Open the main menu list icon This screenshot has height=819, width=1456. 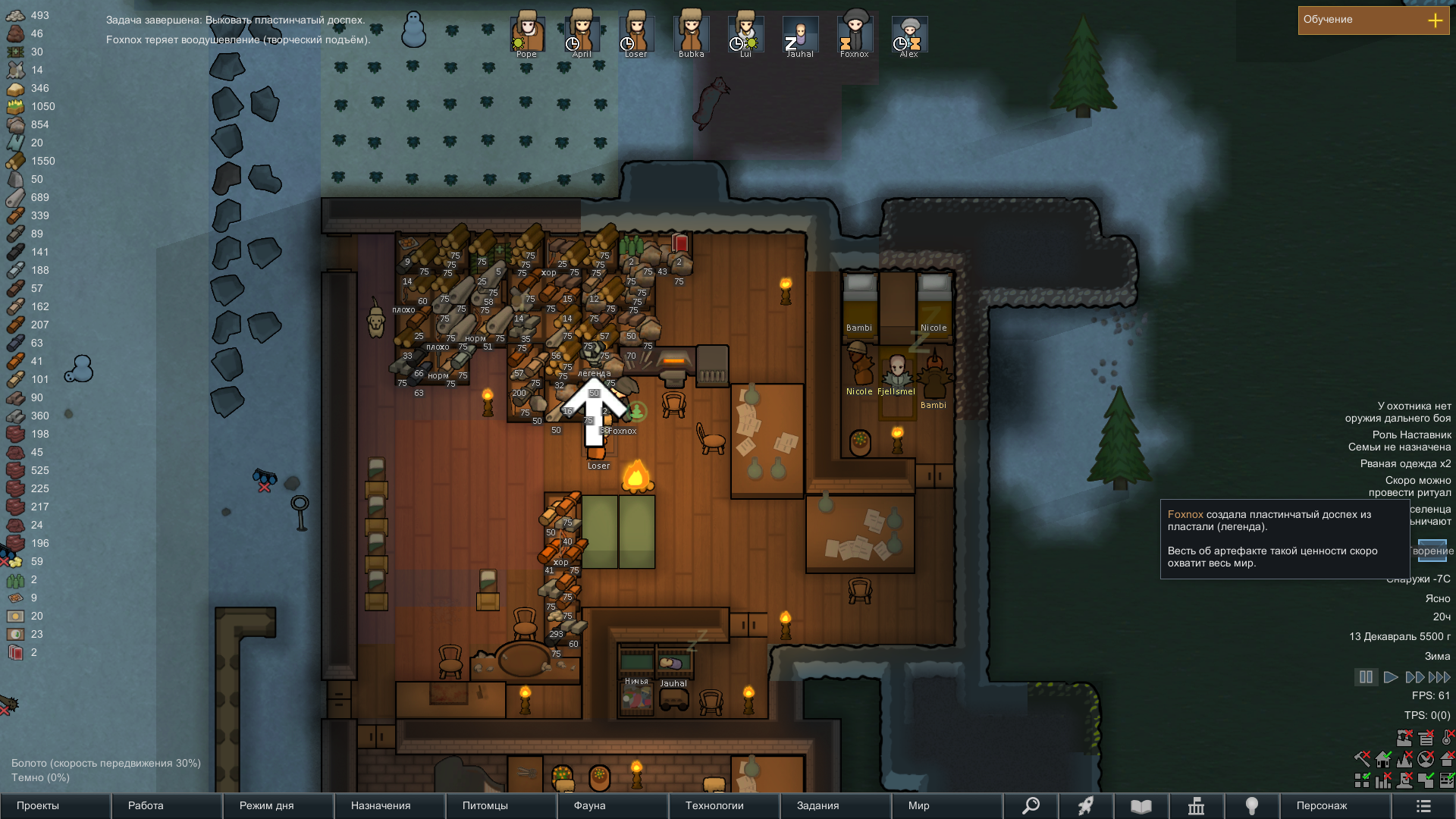pyautogui.click(x=1423, y=805)
